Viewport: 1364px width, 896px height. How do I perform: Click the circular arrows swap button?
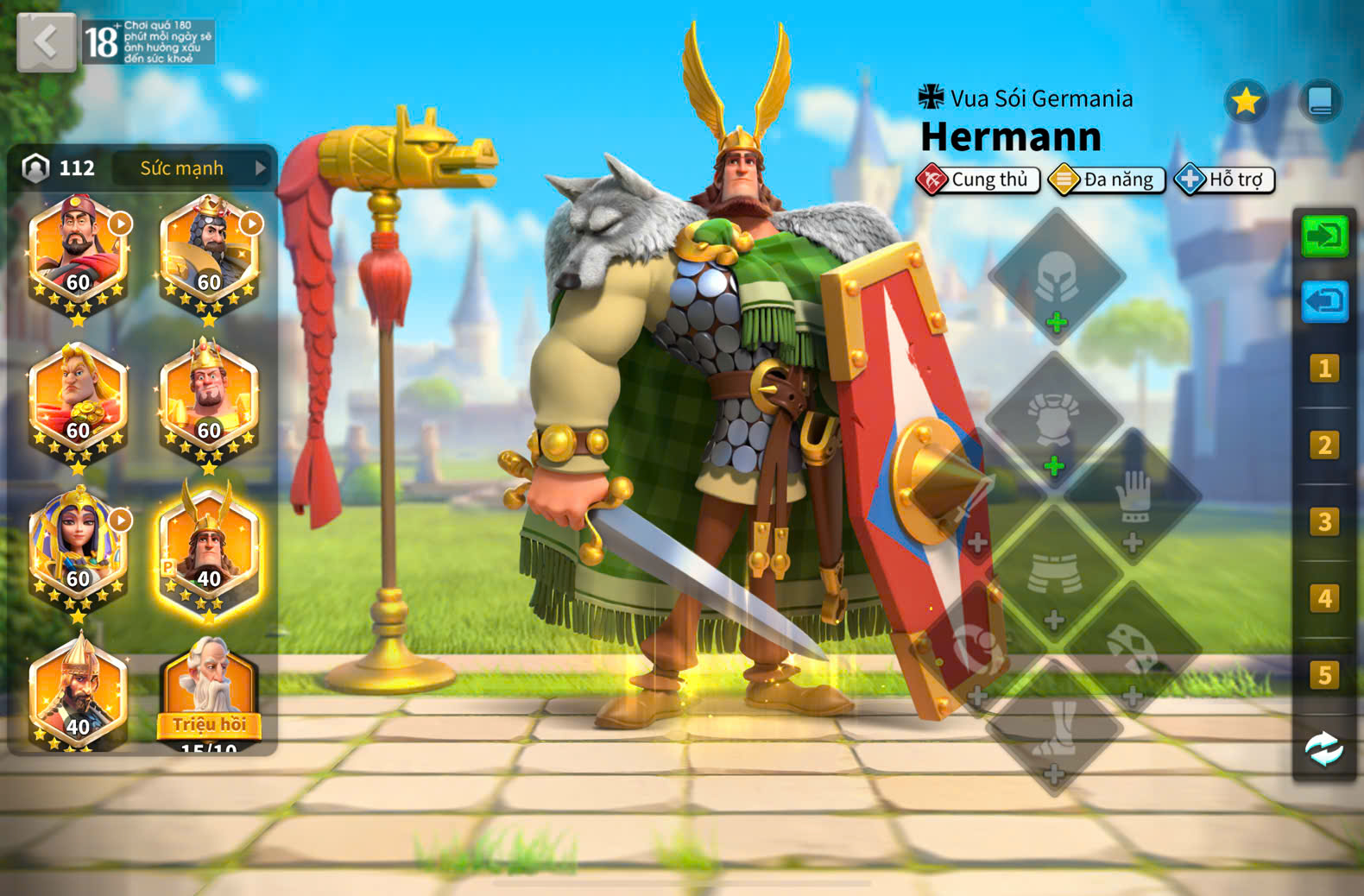[x=1323, y=749]
